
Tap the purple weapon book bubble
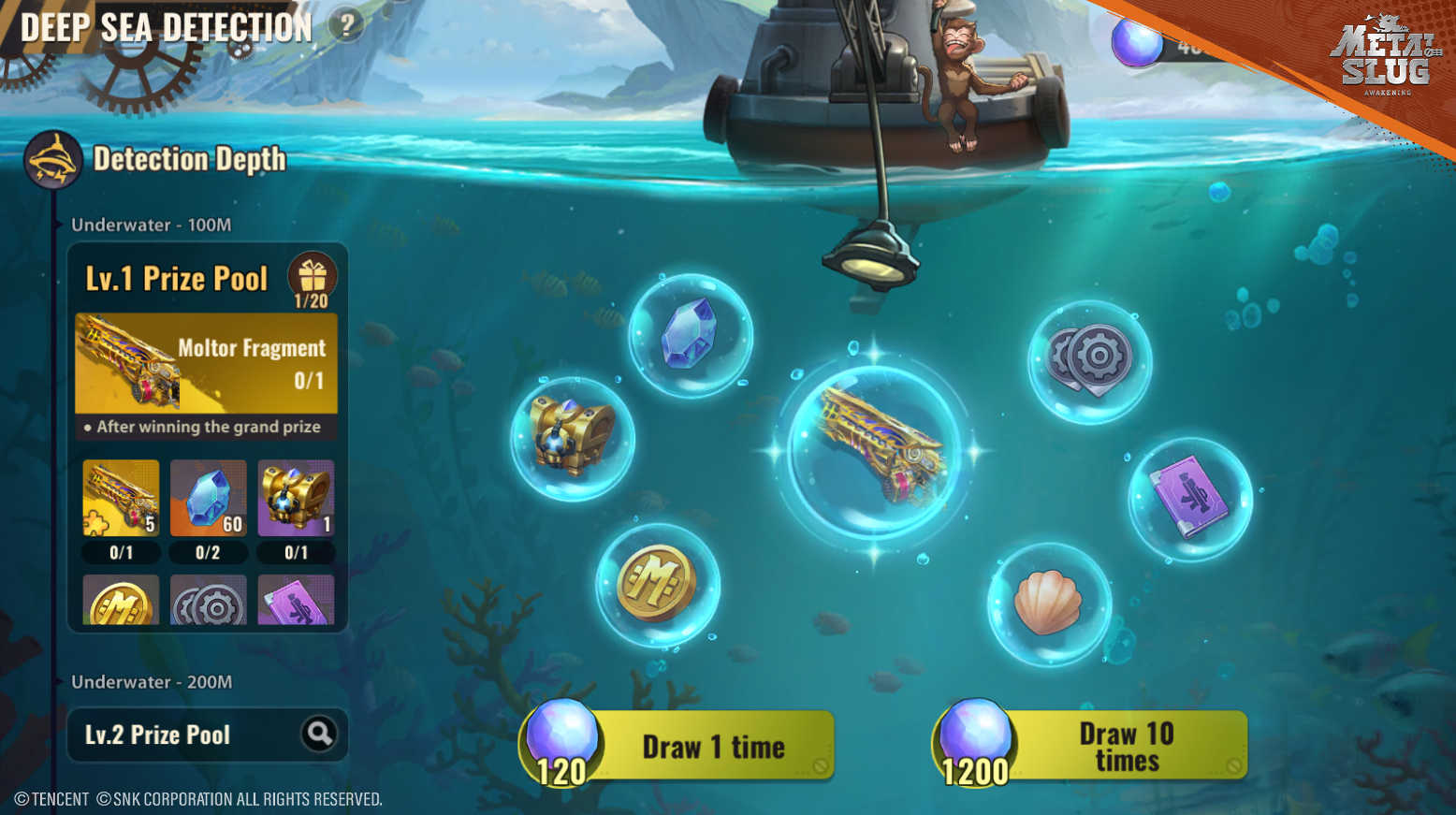[1189, 498]
